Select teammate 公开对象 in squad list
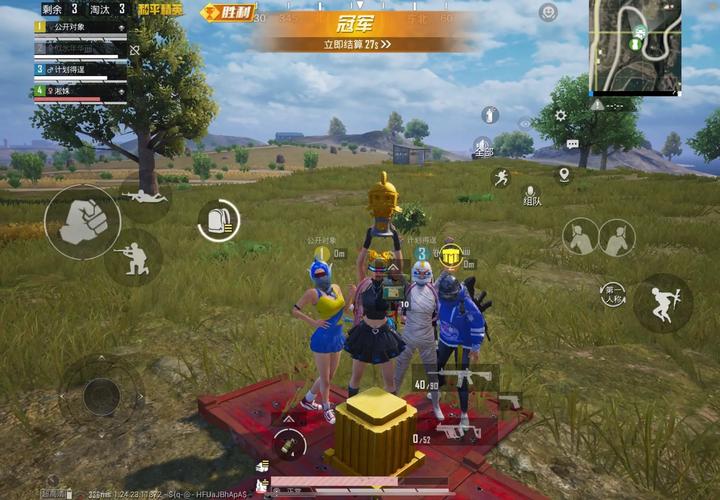 [x=80, y=27]
